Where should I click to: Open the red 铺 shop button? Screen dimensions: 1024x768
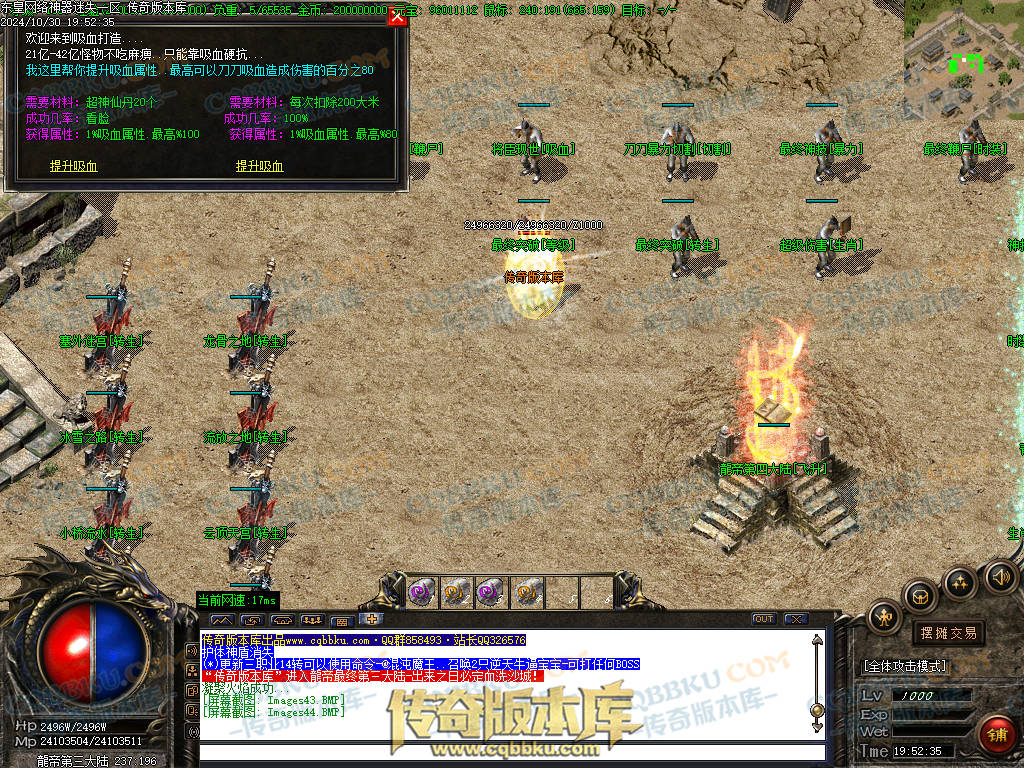(x=996, y=735)
